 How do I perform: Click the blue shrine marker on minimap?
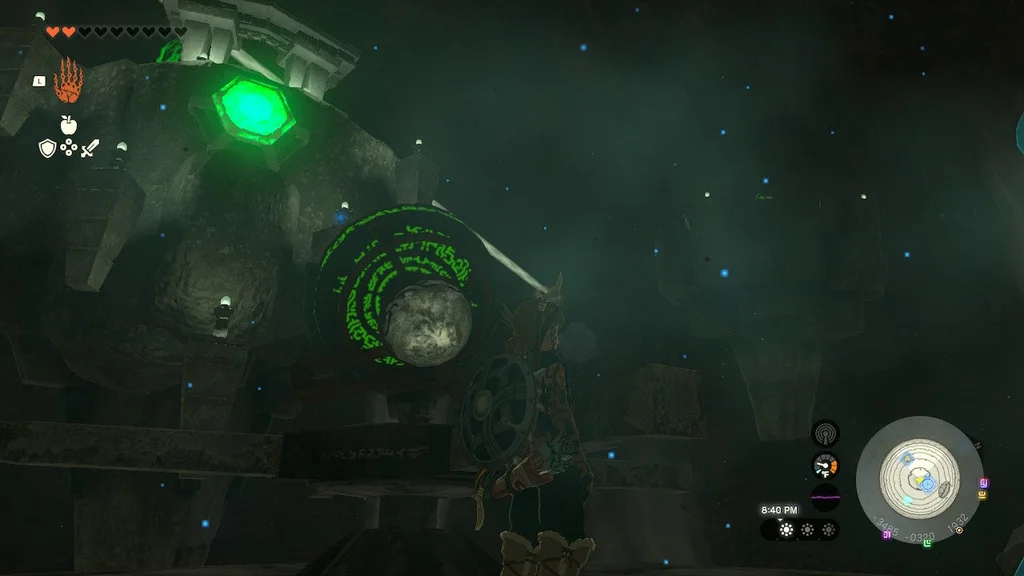927,483
